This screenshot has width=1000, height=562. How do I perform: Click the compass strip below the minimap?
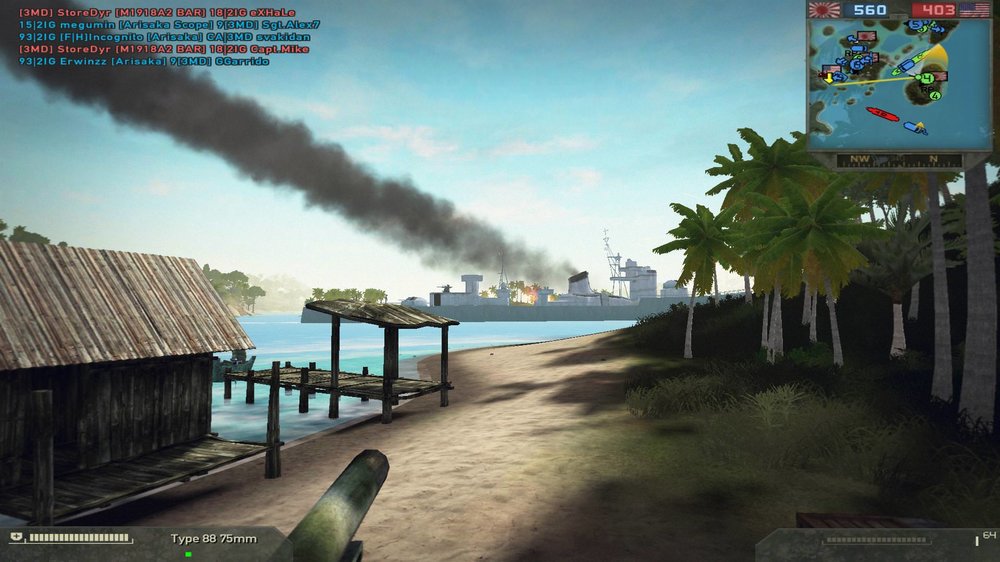(x=899, y=159)
